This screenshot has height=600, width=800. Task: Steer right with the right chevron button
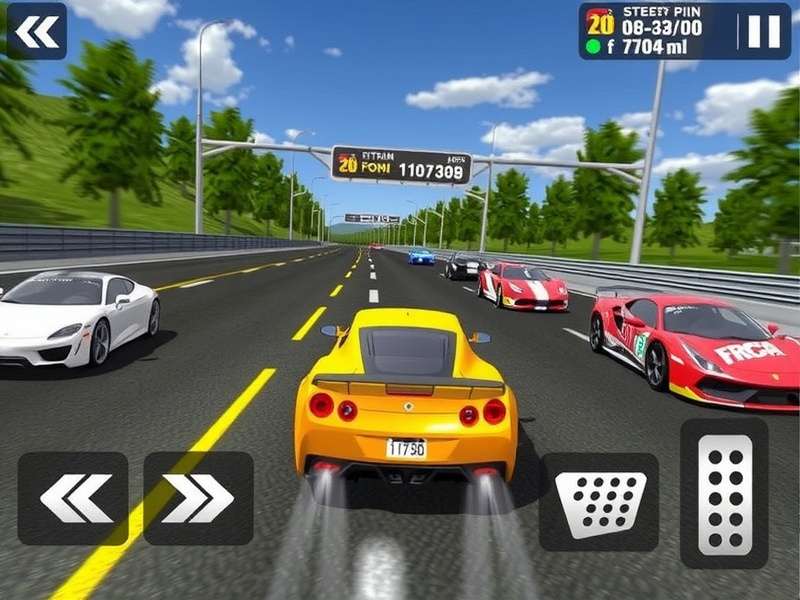(x=198, y=498)
